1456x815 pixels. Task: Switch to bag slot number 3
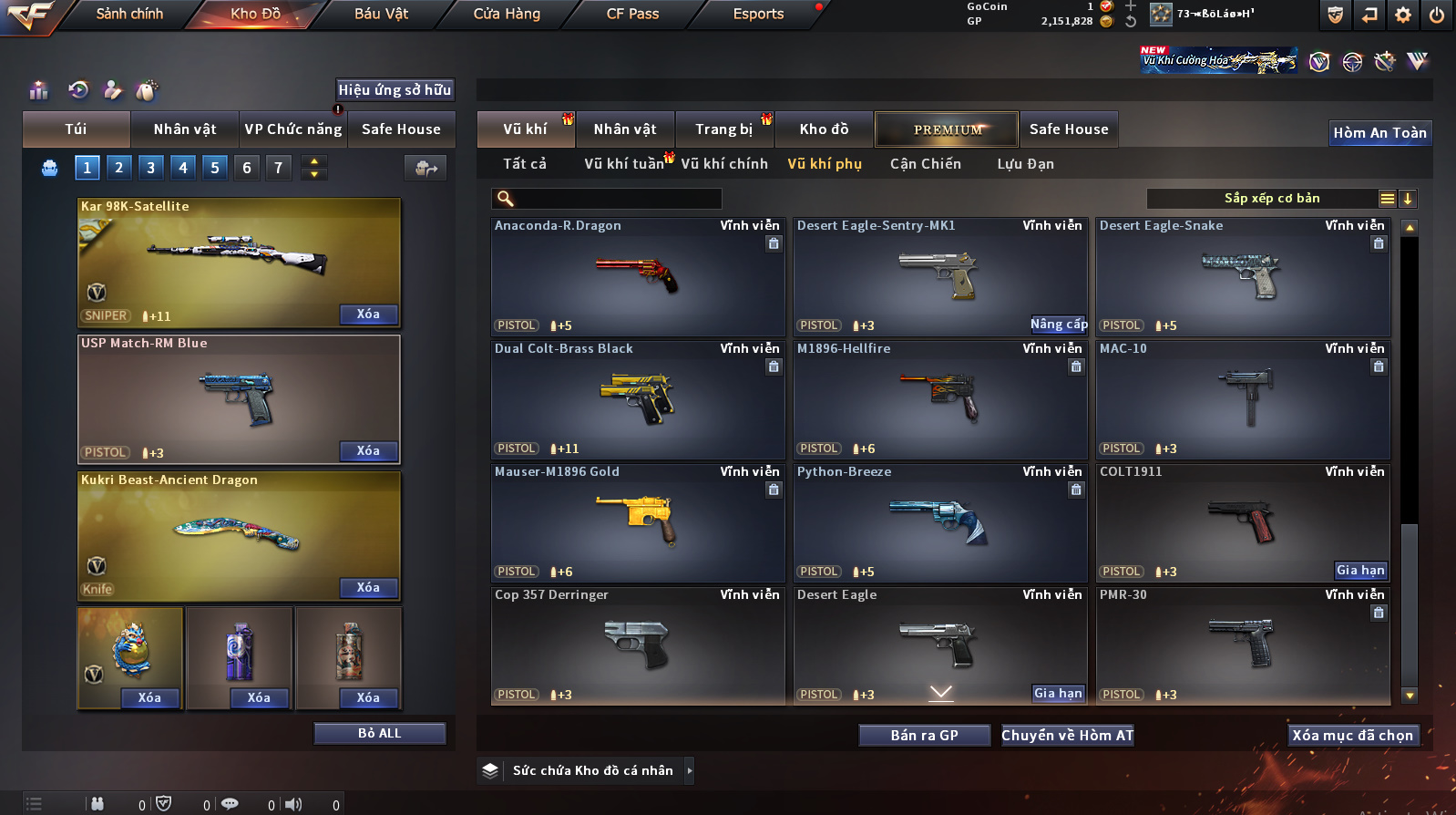click(151, 168)
